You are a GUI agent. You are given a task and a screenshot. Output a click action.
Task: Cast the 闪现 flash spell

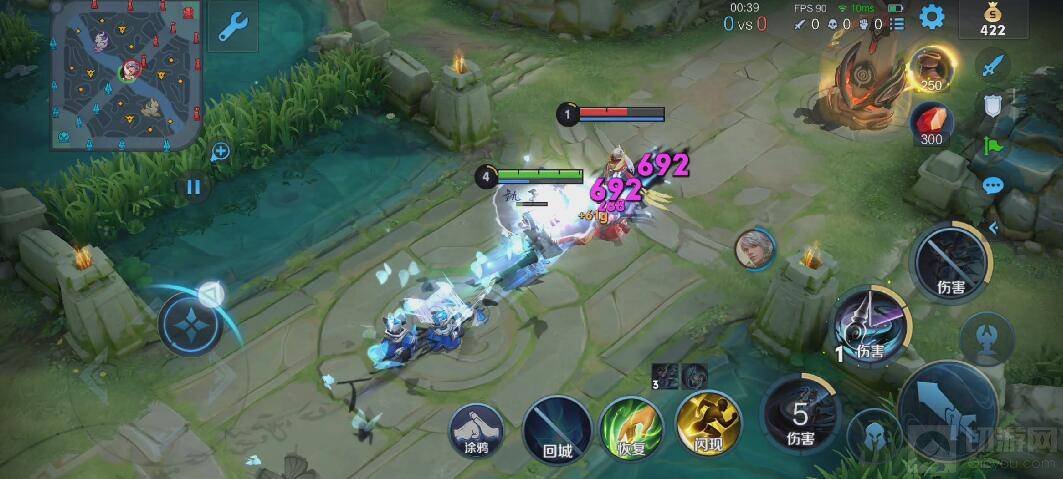pos(707,423)
